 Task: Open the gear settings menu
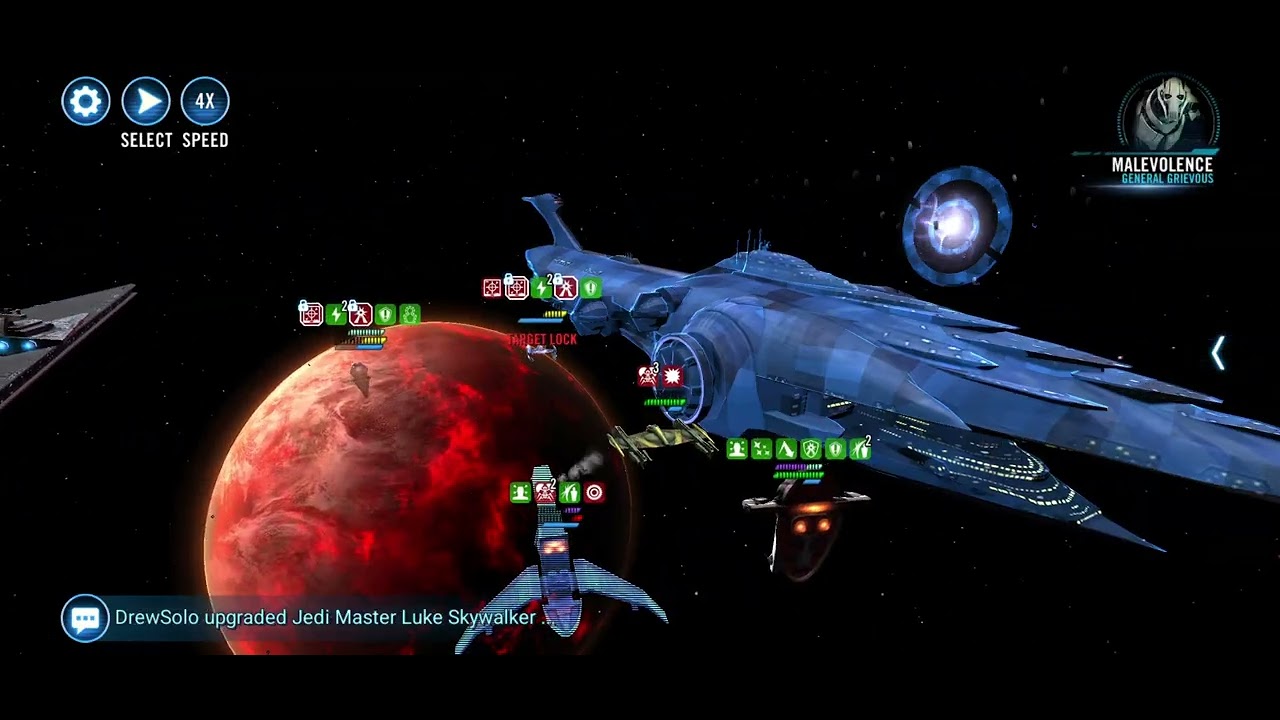(86, 101)
